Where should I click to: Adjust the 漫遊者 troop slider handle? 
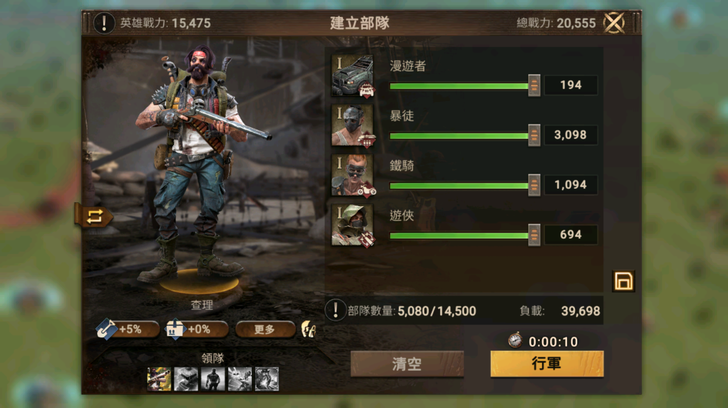tap(534, 86)
